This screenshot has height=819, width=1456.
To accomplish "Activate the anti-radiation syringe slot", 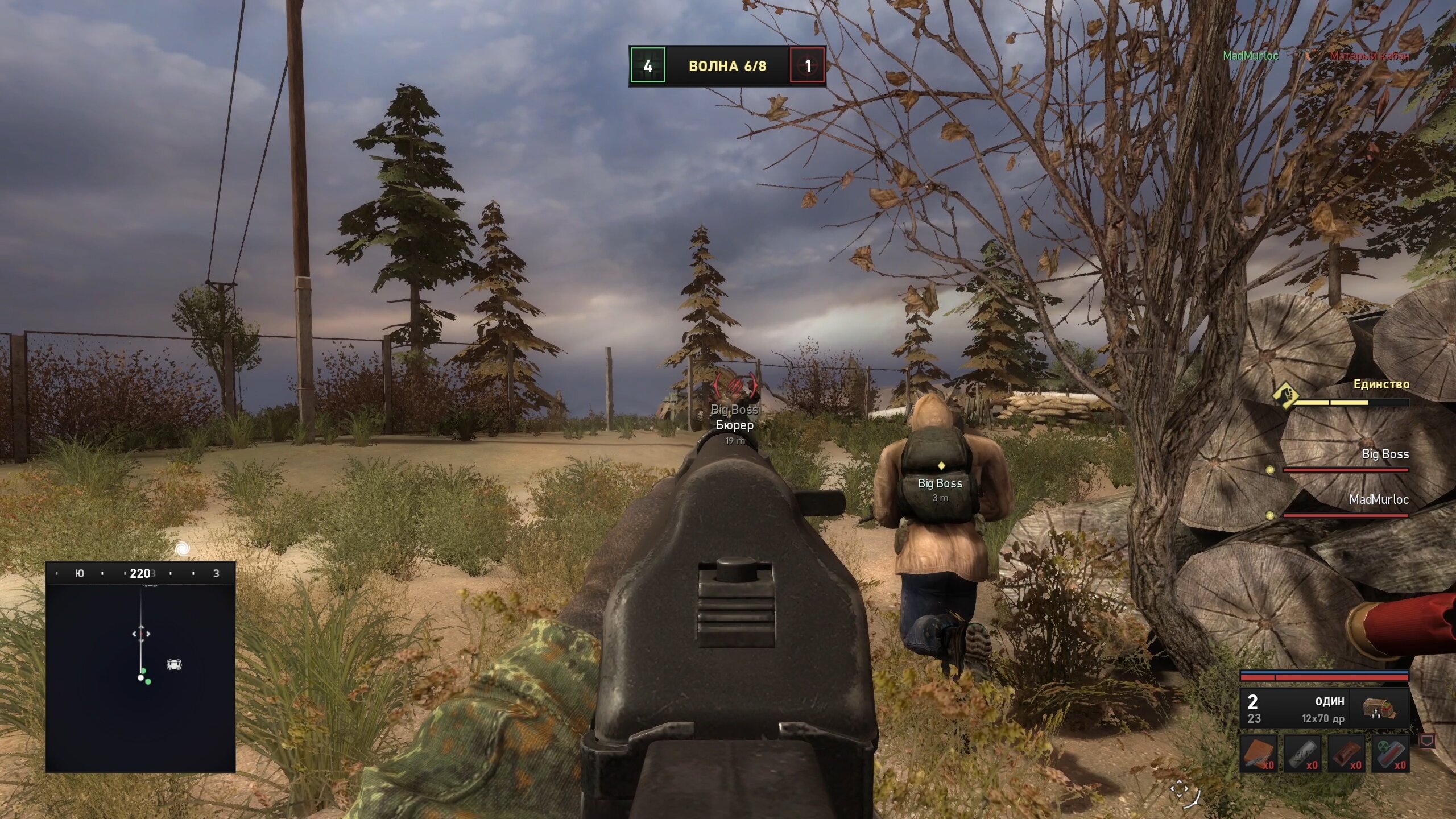I will [x=1390, y=754].
